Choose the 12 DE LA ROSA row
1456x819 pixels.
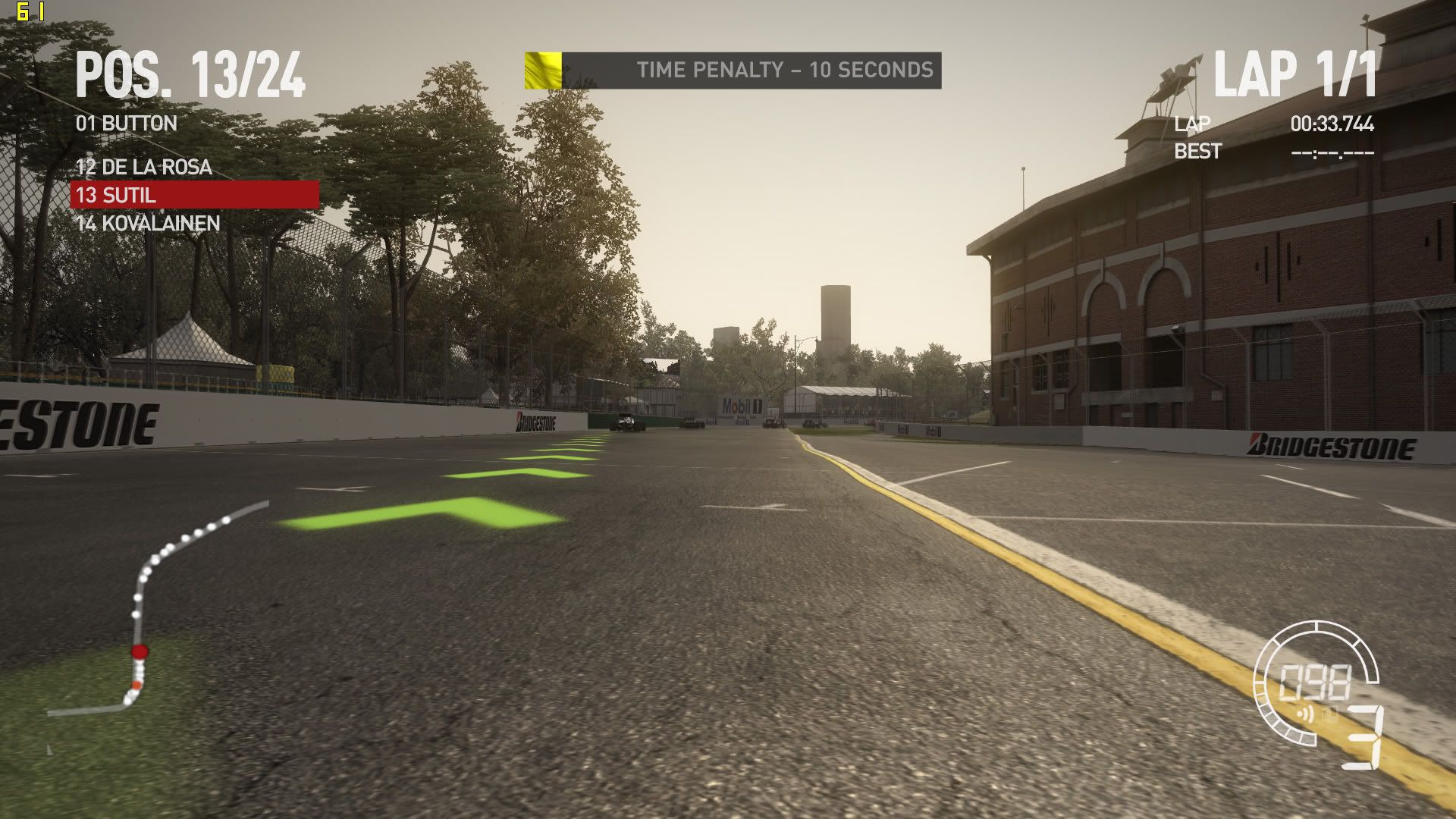144,167
